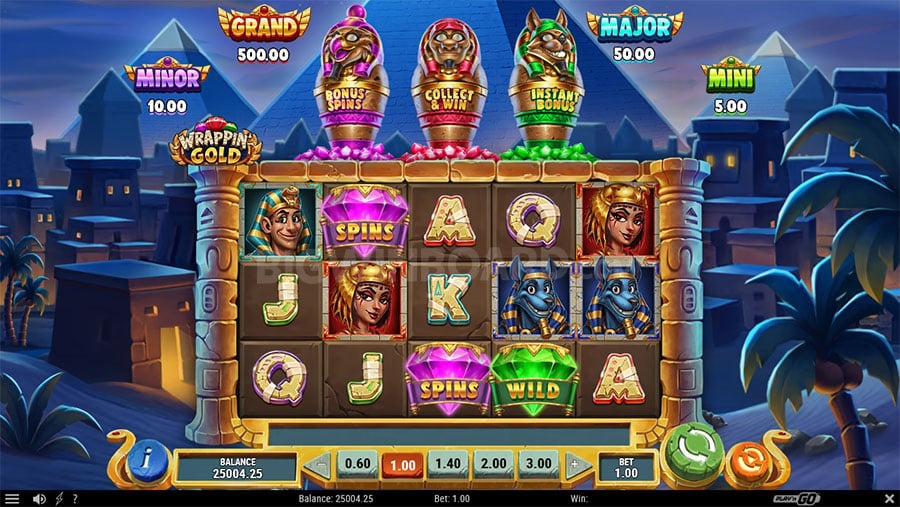Open the hamburger menu in bottom bar
Image resolution: width=900 pixels, height=507 pixels.
12,498
